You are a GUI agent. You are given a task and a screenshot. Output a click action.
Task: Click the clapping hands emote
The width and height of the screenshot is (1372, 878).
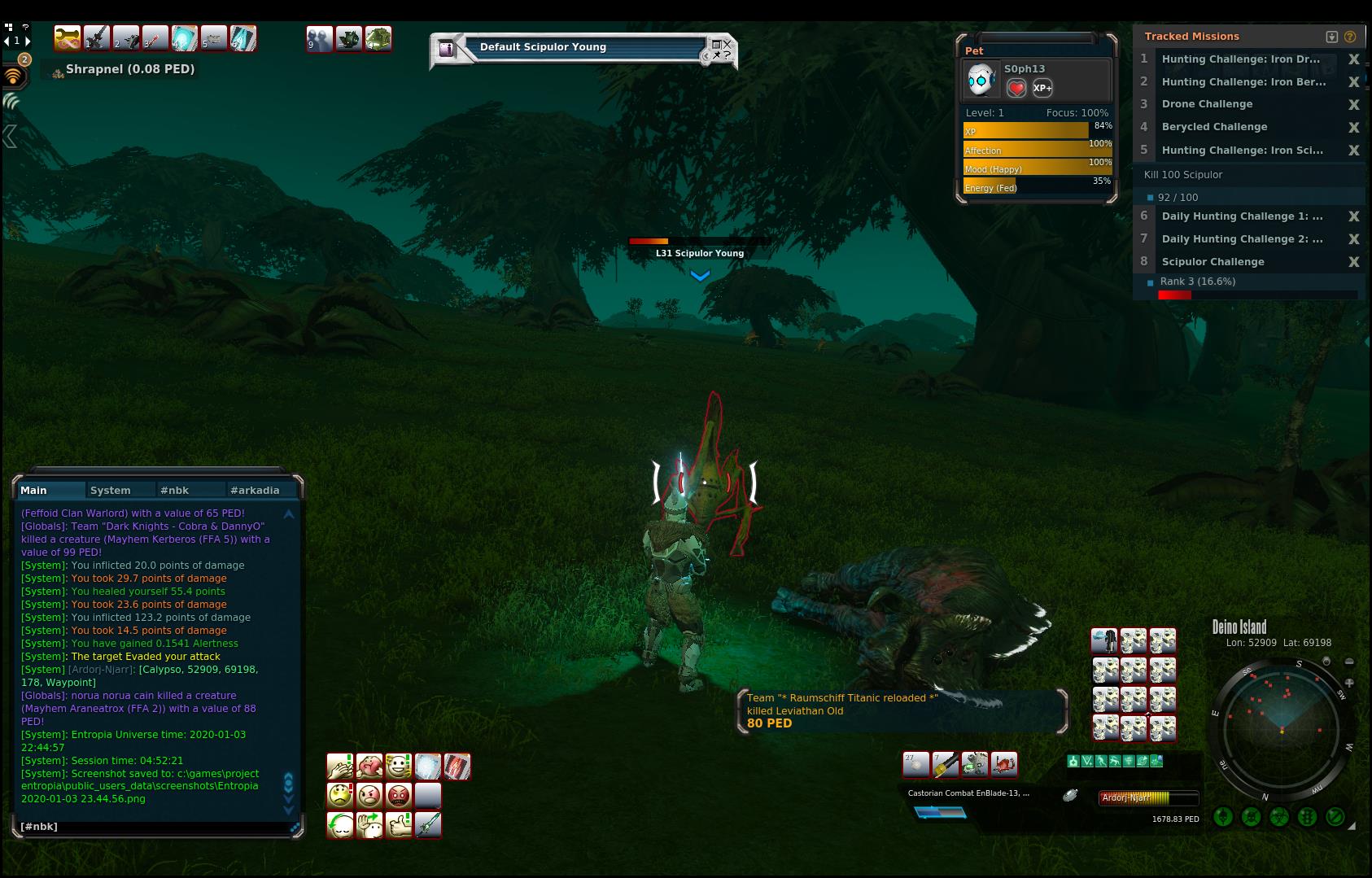pyautogui.click(x=340, y=766)
